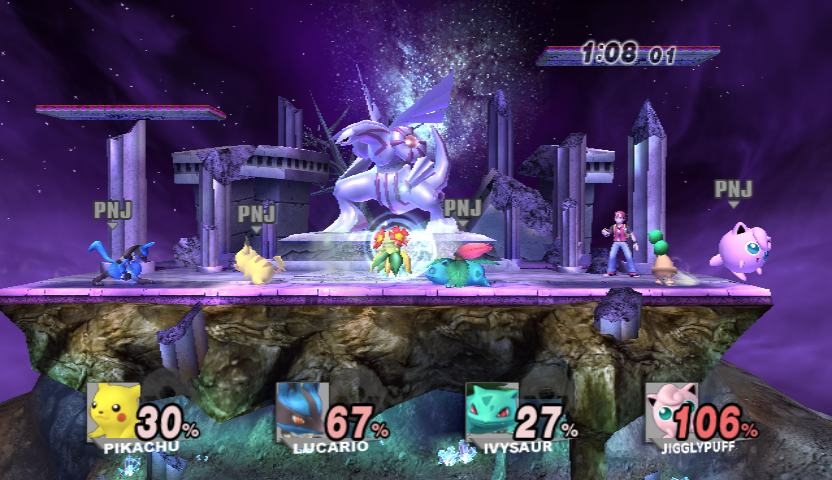The image size is (832, 480).
Task: Click Pikachu's portrait in the damage HUD
Action: (x=113, y=411)
